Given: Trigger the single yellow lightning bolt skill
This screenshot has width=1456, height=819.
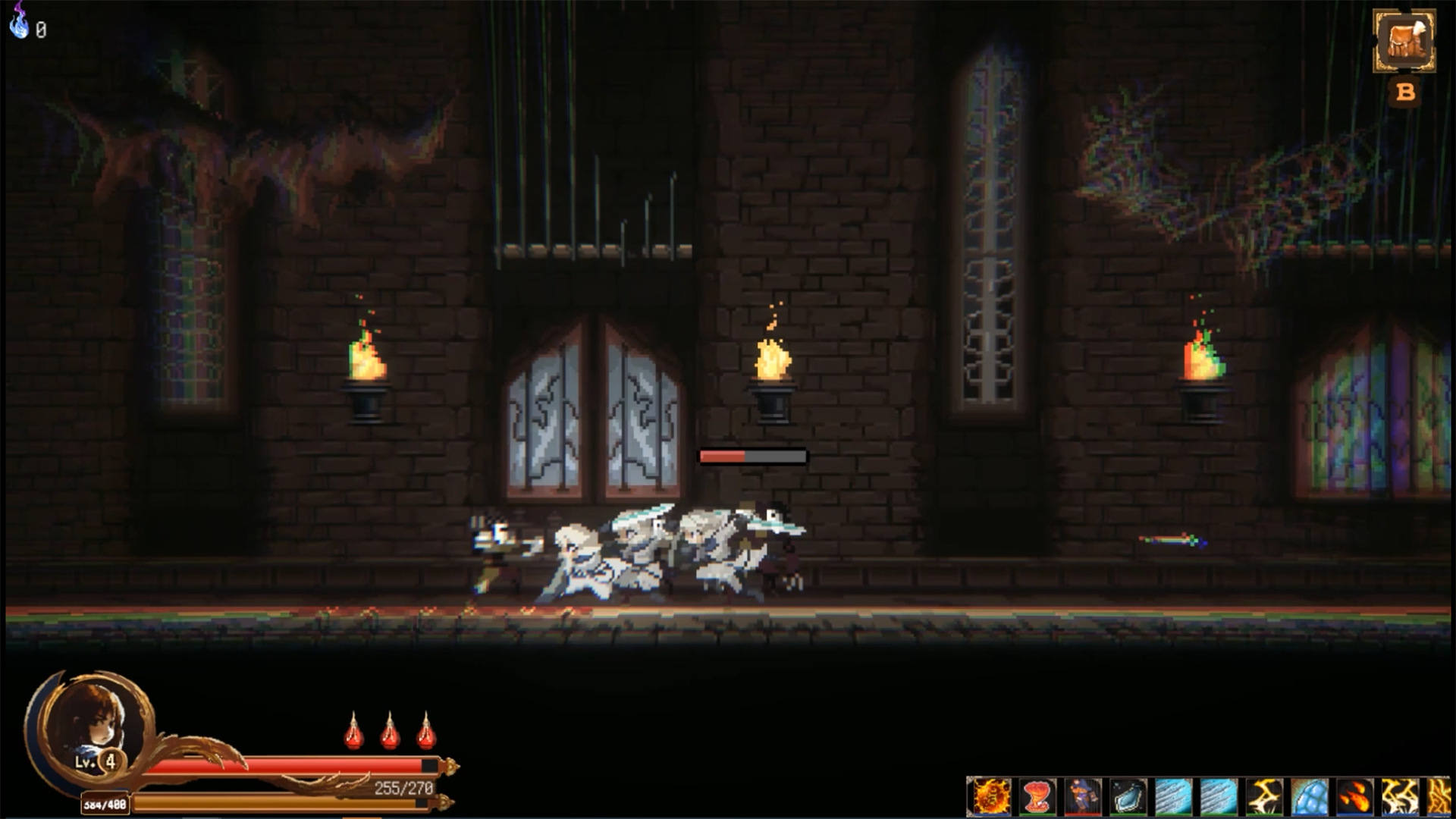Looking at the screenshot, I should point(1263,797).
